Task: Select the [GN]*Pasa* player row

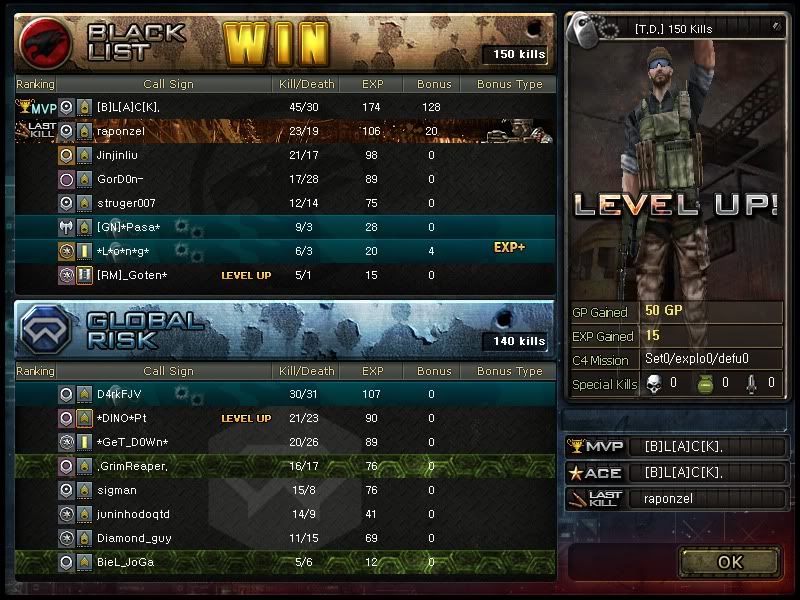Action: point(285,227)
